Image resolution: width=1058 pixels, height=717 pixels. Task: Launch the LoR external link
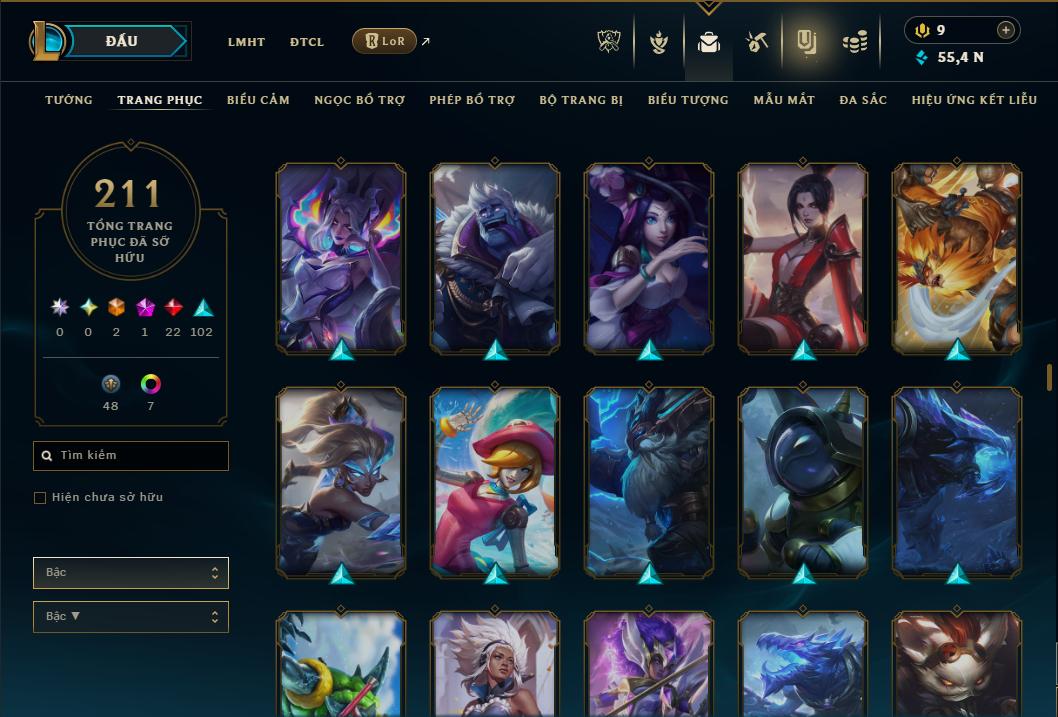click(385, 41)
